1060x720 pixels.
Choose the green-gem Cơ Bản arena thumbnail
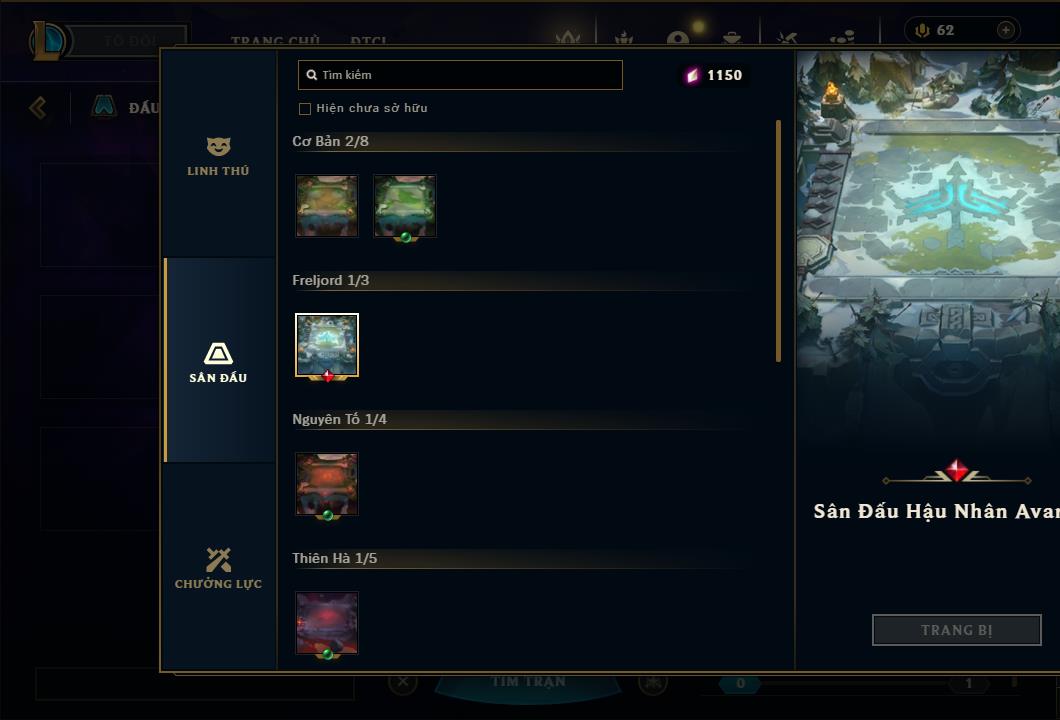click(x=405, y=206)
